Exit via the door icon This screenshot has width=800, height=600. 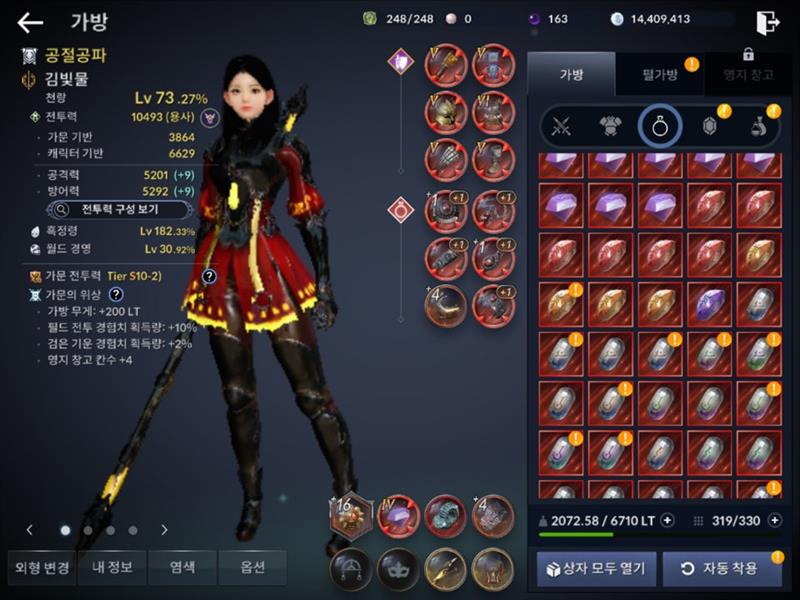click(x=767, y=23)
